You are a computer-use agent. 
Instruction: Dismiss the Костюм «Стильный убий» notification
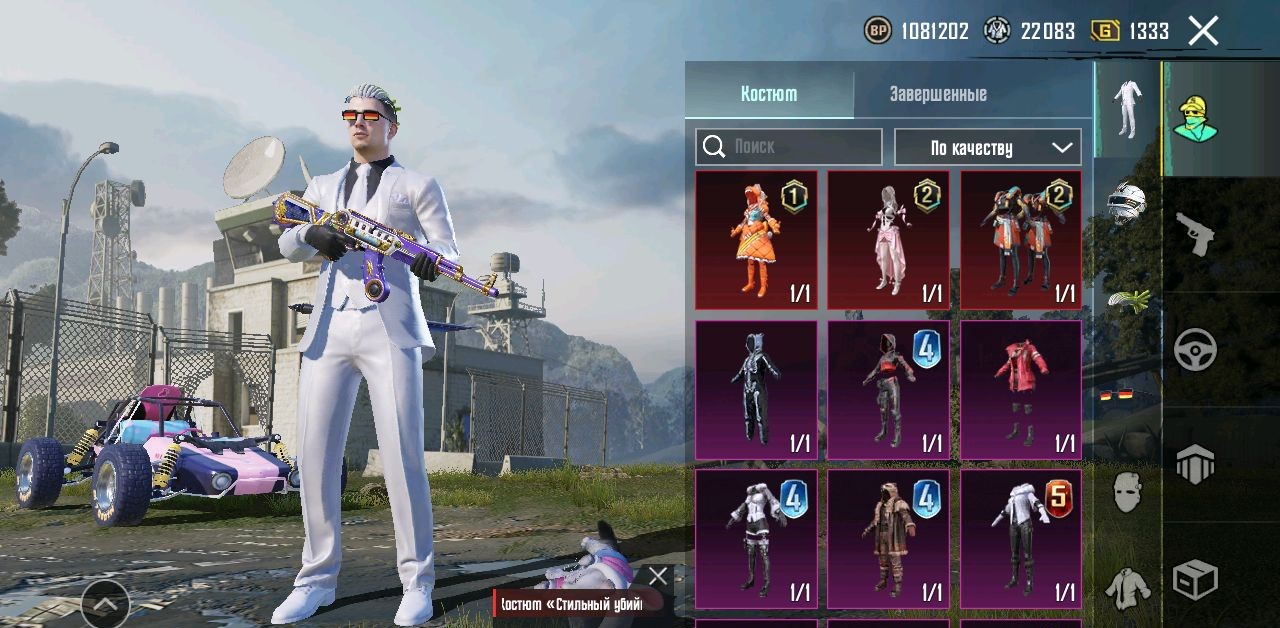[657, 576]
